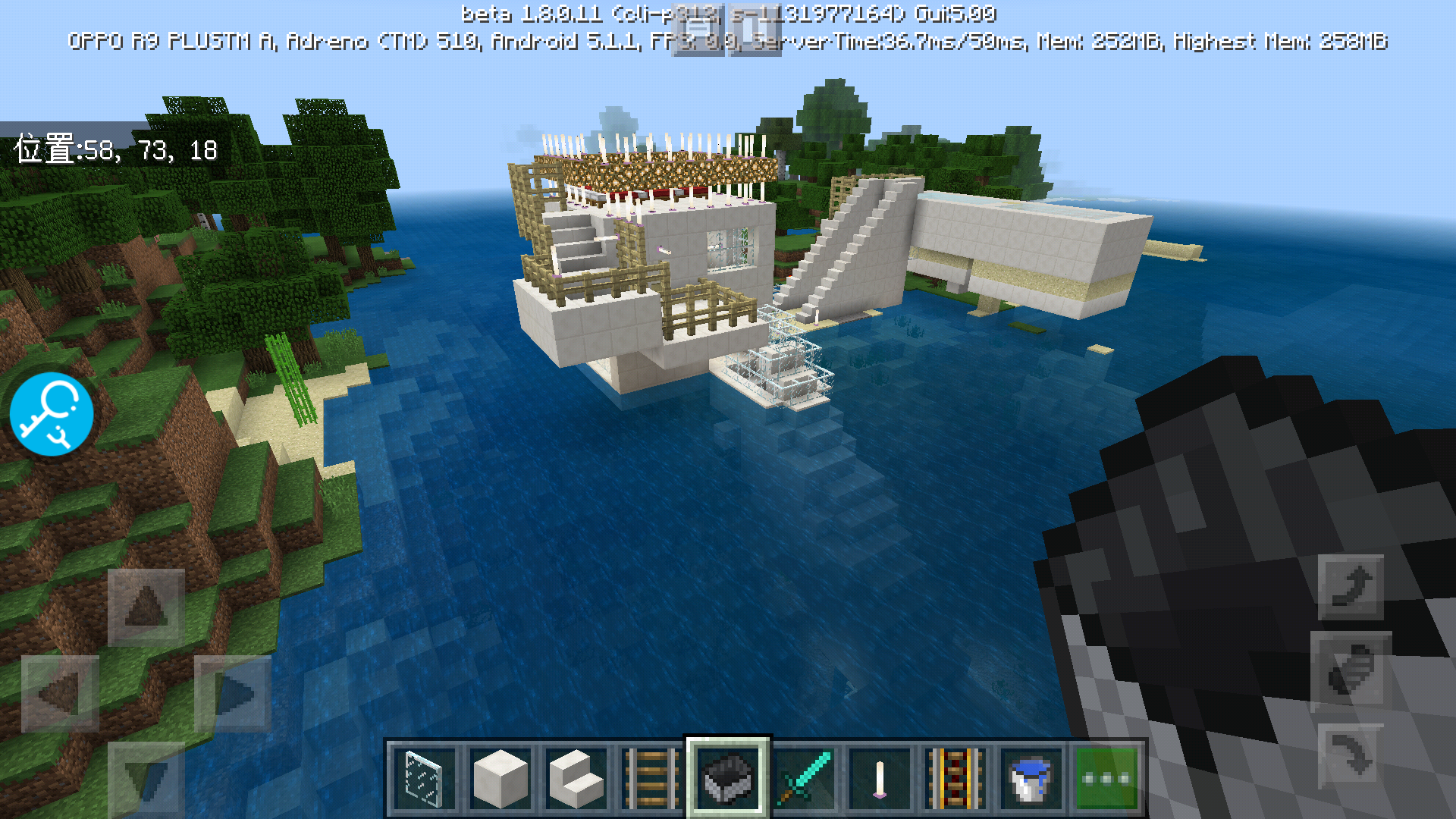Strafe left with the left arrow
Viewport: 1456px width, 819px height.
[60, 693]
